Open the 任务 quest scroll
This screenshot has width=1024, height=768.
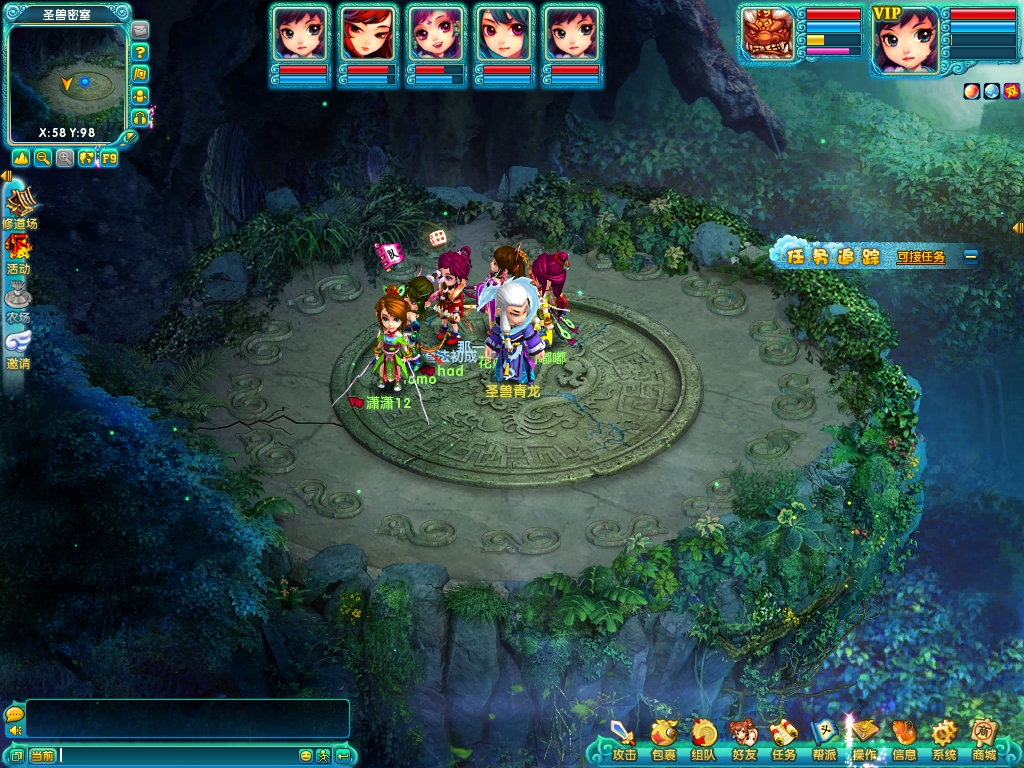[783, 738]
